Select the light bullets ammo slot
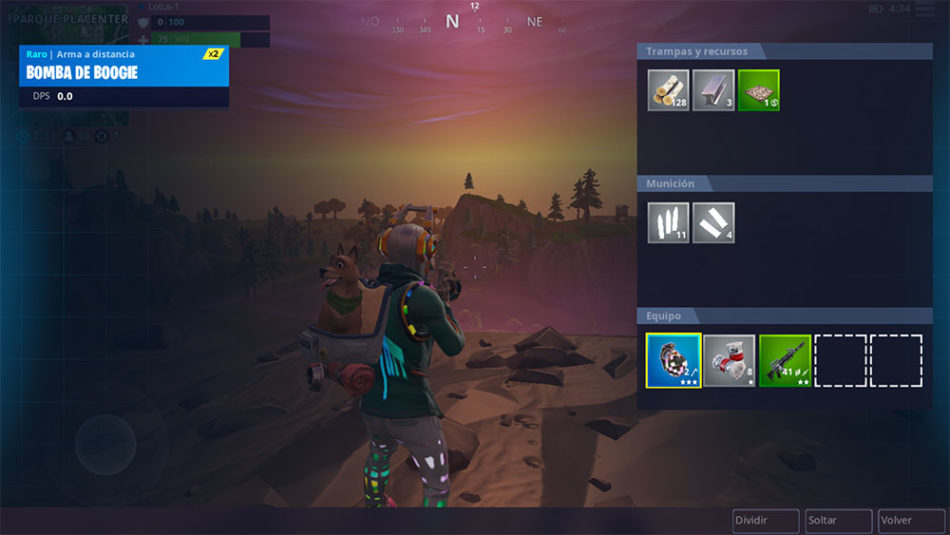Image resolution: width=950 pixels, height=535 pixels. [x=668, y=223]
